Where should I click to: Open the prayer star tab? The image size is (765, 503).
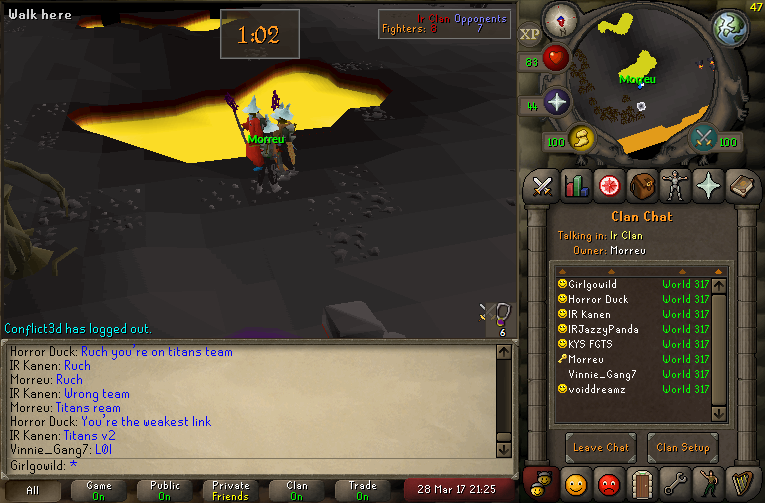coord(707,185)
